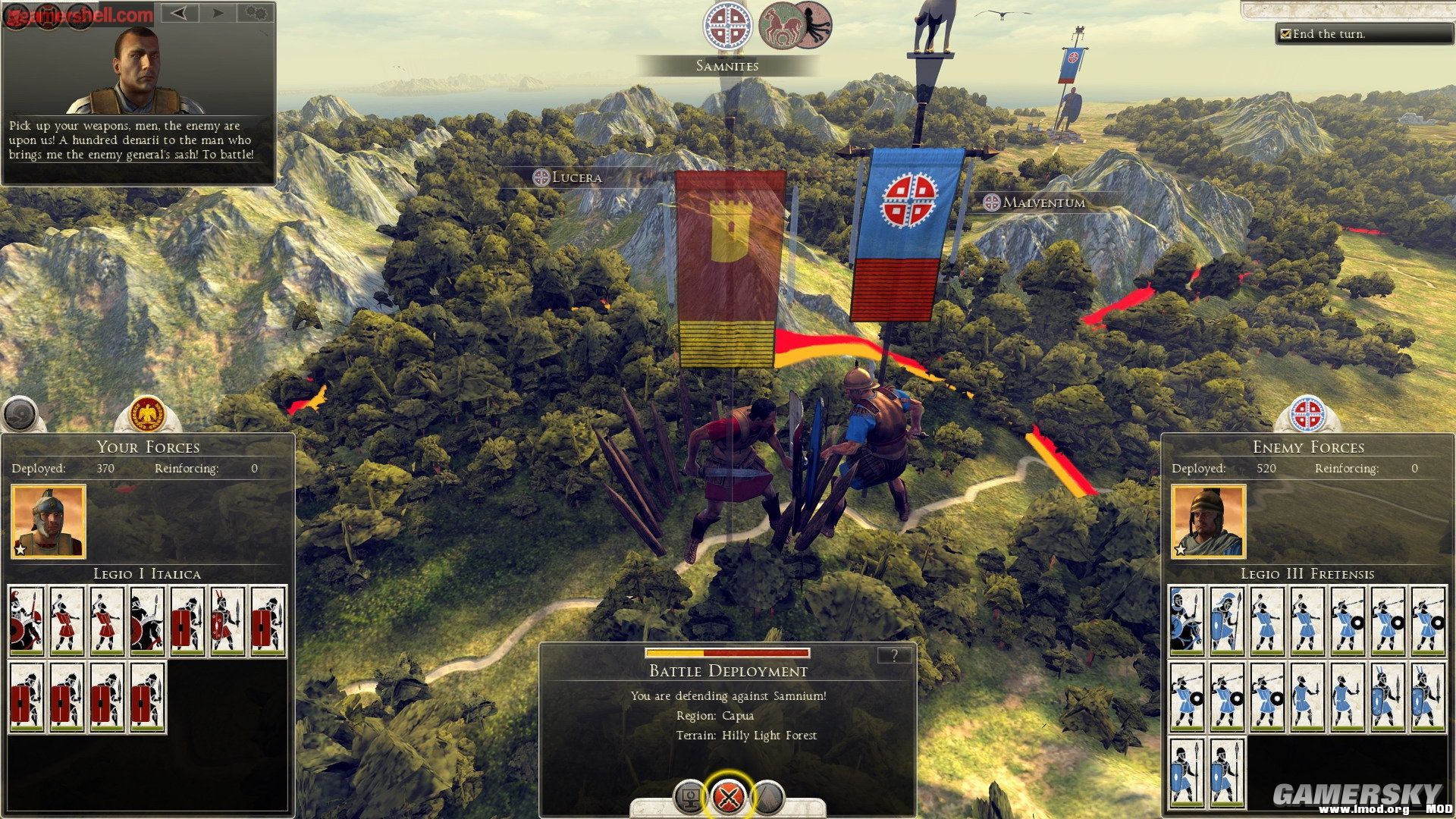This screenshot has width=1456, height=819.
Task: Select the horse emblem beside the Samnites banner
Action: click(x=781, y=25)
